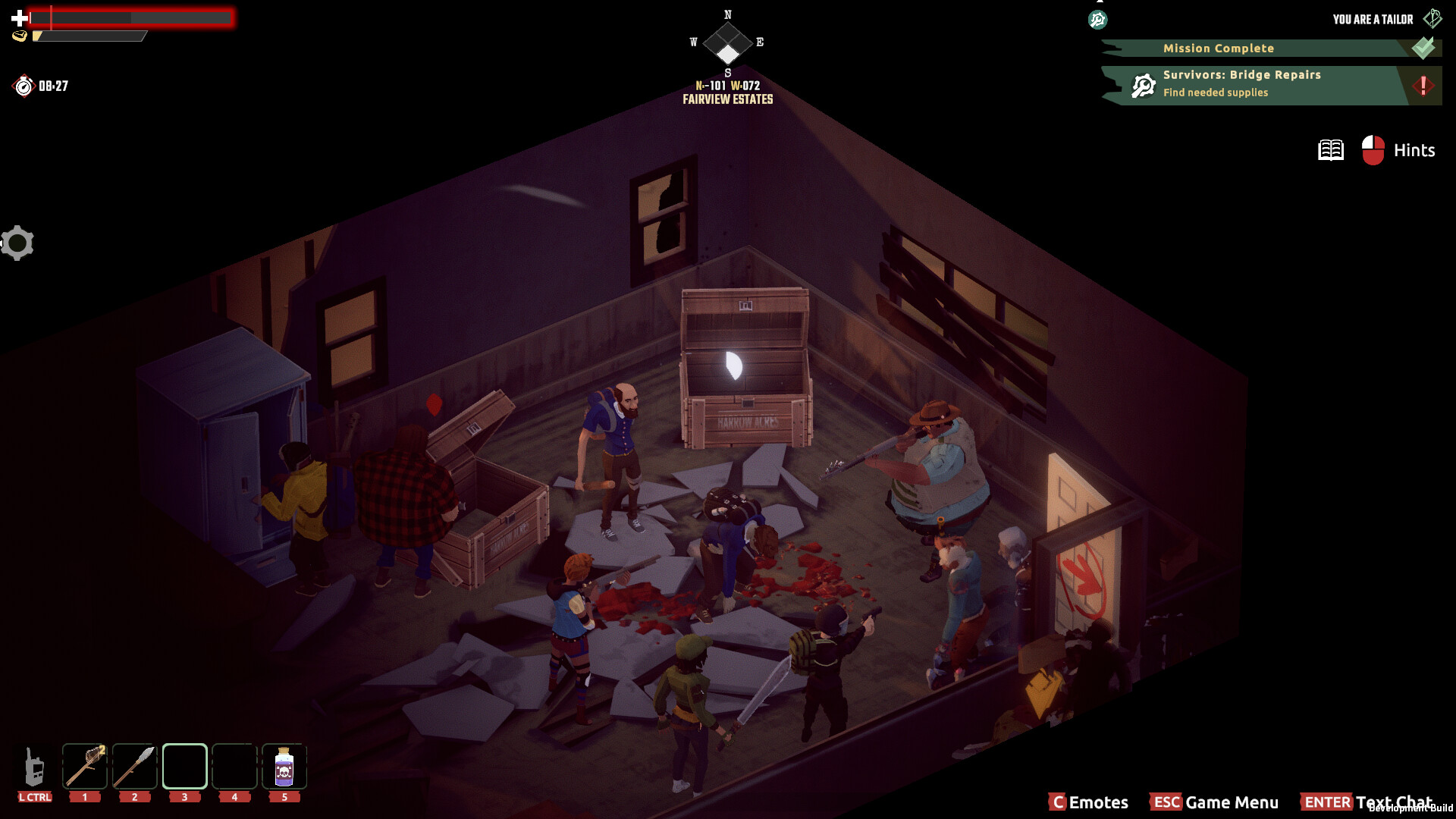Screen dimensions: 1456x819
Task: Open the settings gear on the left edge
Action: [x=18, y=243]
